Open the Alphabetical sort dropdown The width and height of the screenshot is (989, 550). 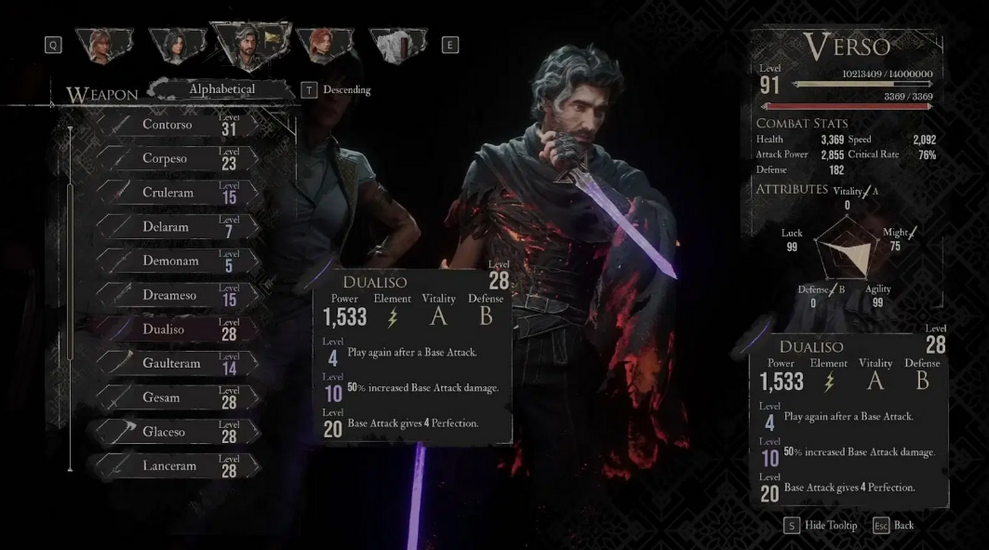tap(222, 90)
